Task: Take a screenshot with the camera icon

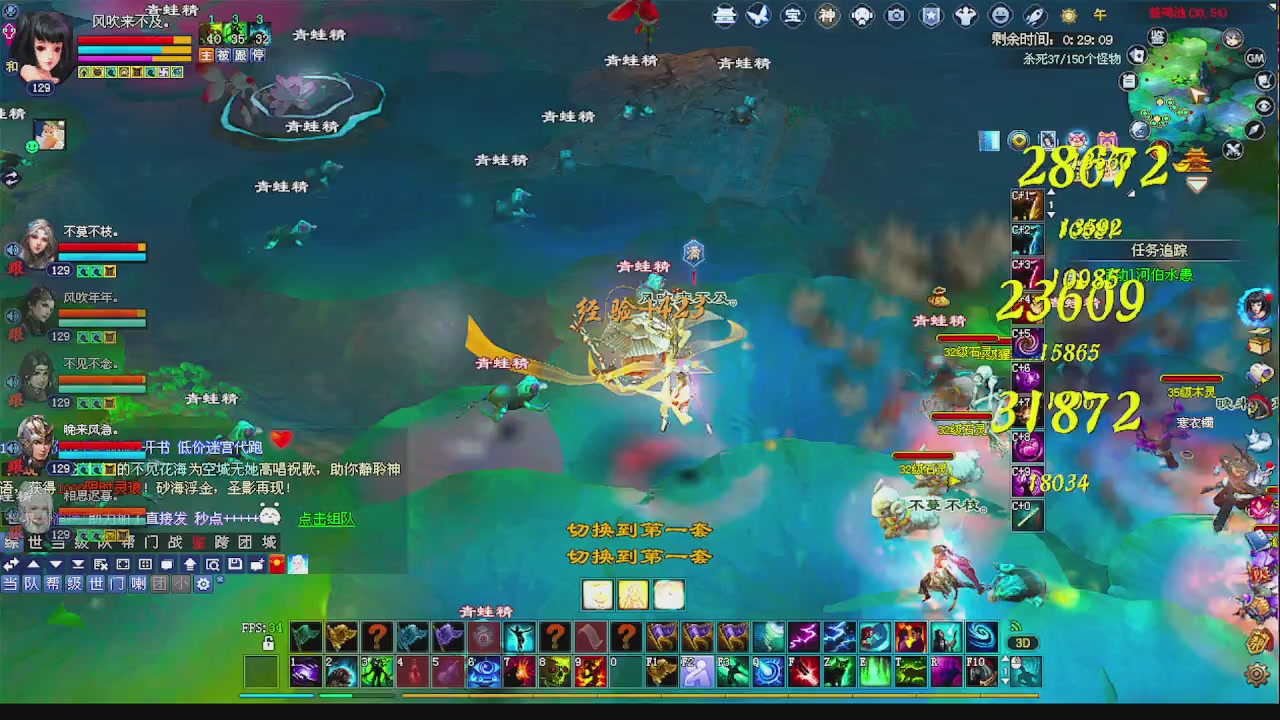Action: (896, 16)
